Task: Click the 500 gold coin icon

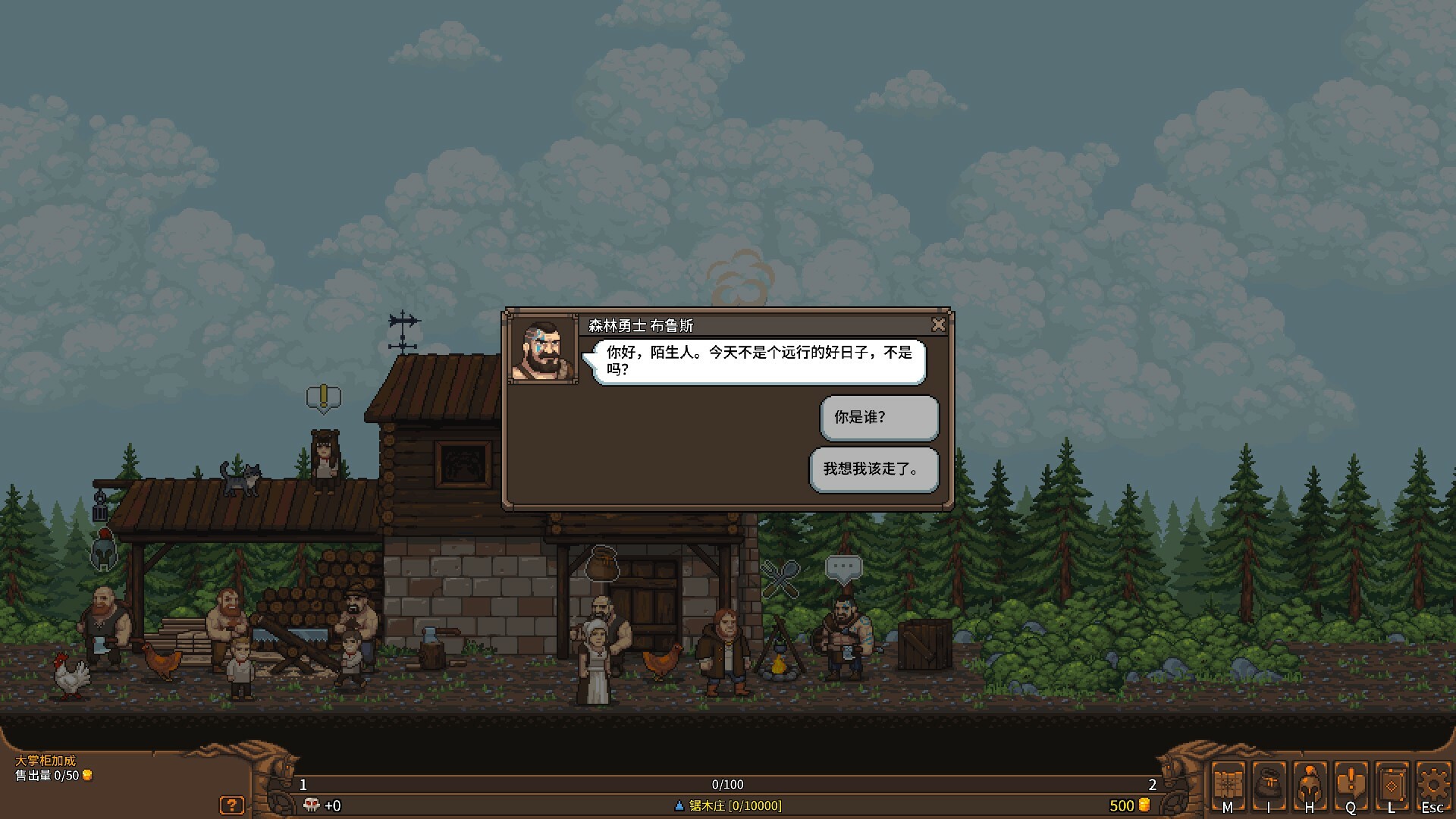Action: click(x=1143, y=806)
